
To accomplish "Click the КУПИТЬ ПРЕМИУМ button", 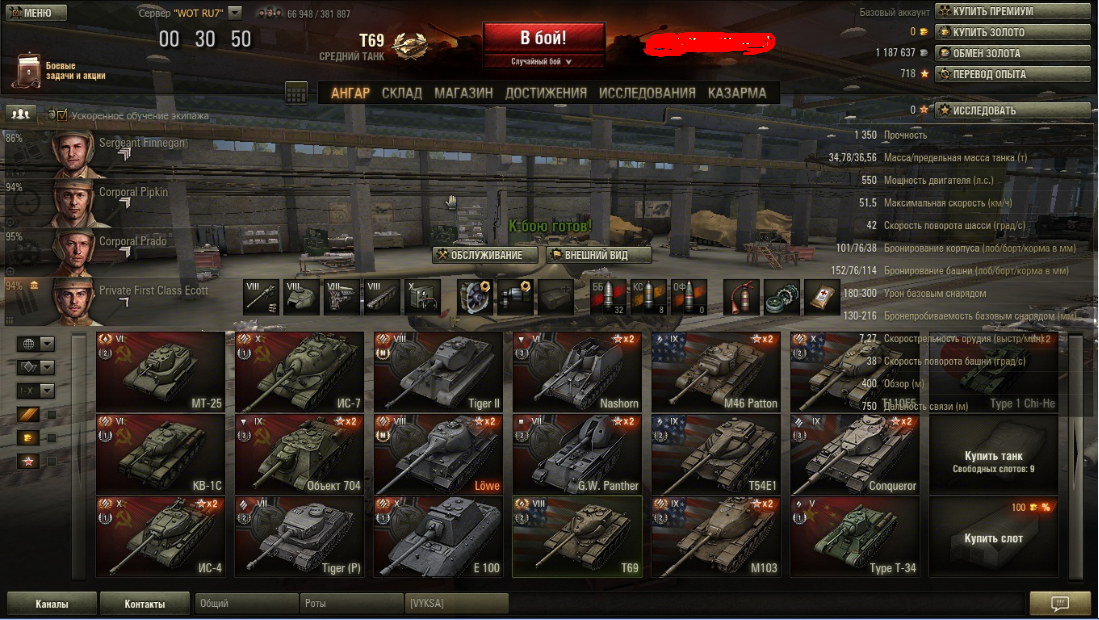I will (1012, 11).
